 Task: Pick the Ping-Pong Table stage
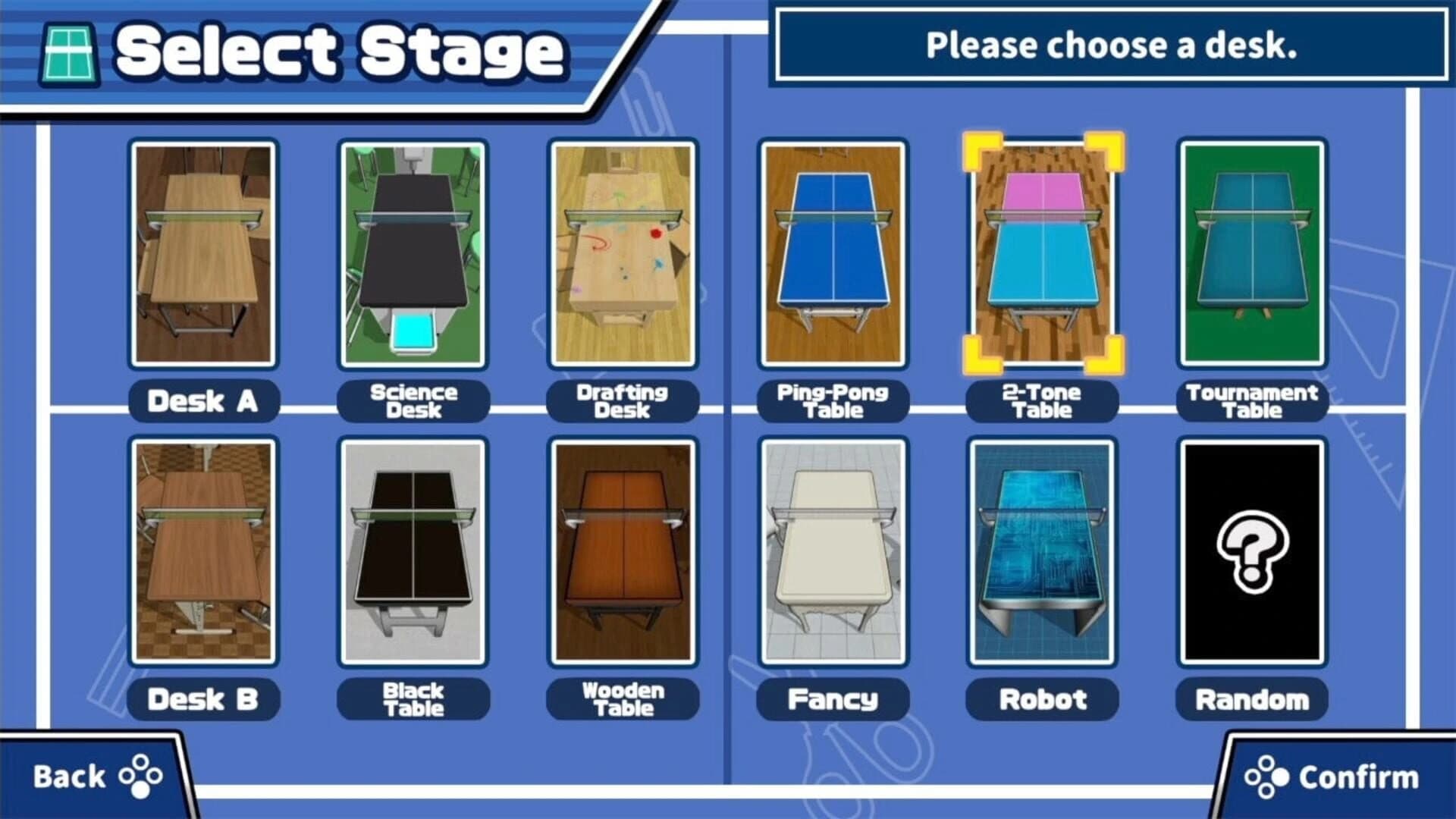click(833, 254)
